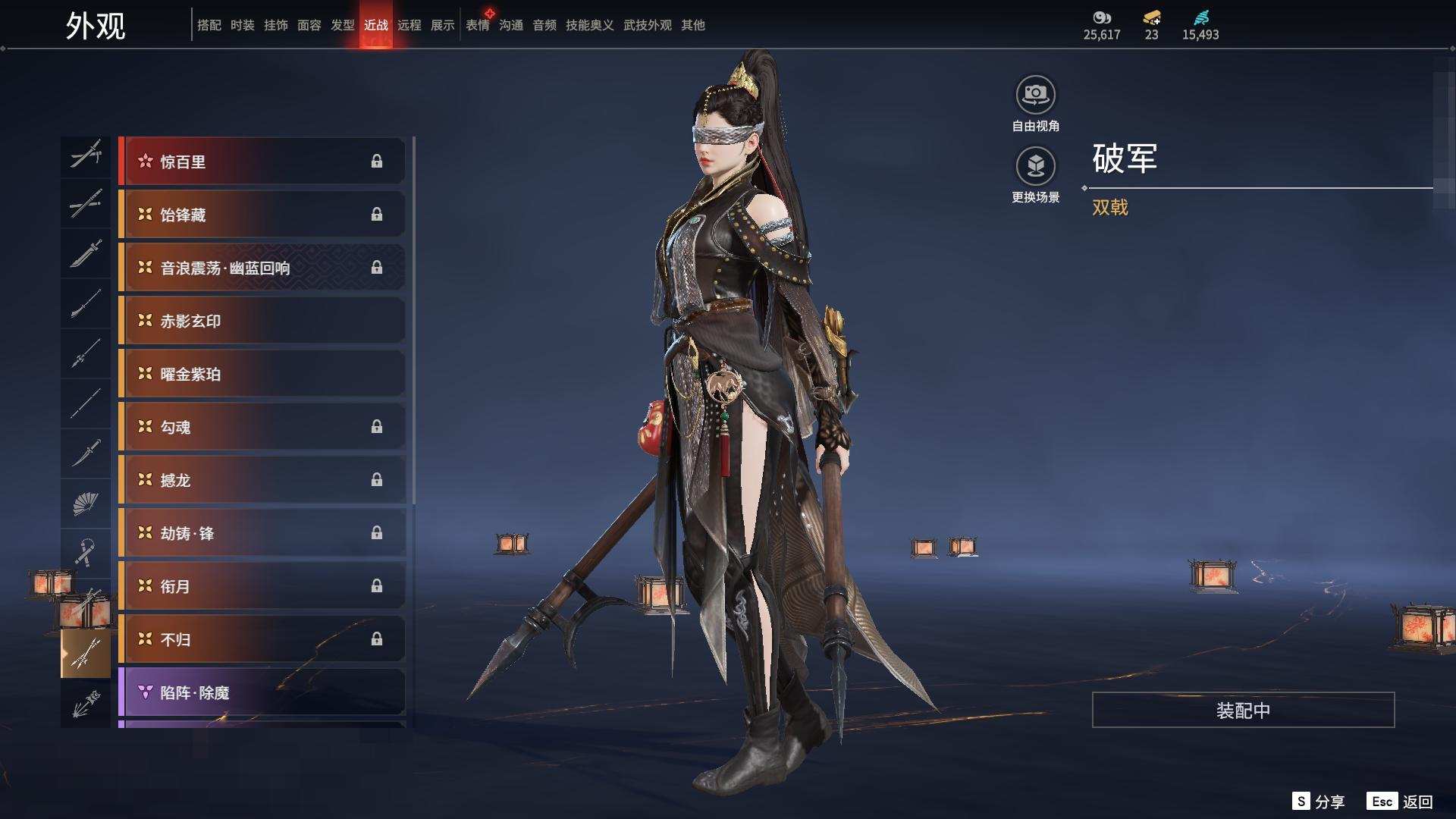Select the folding fan weapon category
This screenshot has height=819, width=1456.
tap(86, 503)
